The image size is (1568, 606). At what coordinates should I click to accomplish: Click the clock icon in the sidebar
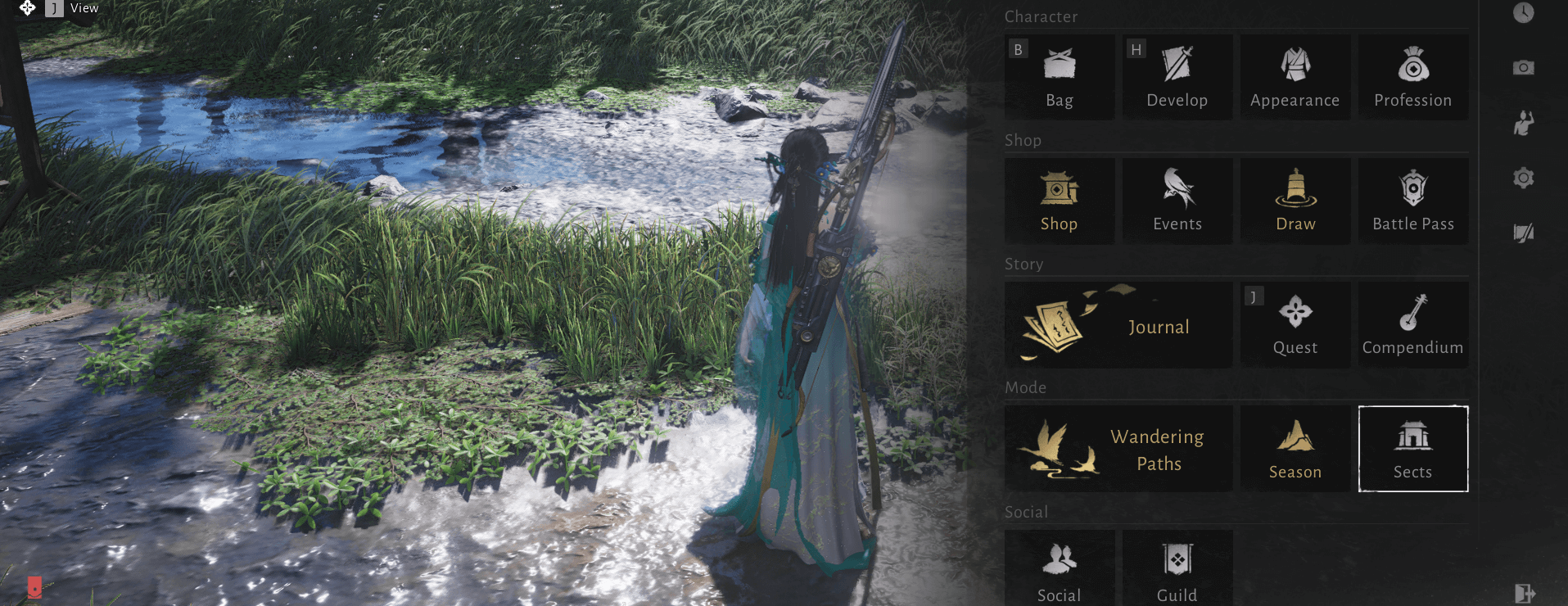coord(1523,12)
